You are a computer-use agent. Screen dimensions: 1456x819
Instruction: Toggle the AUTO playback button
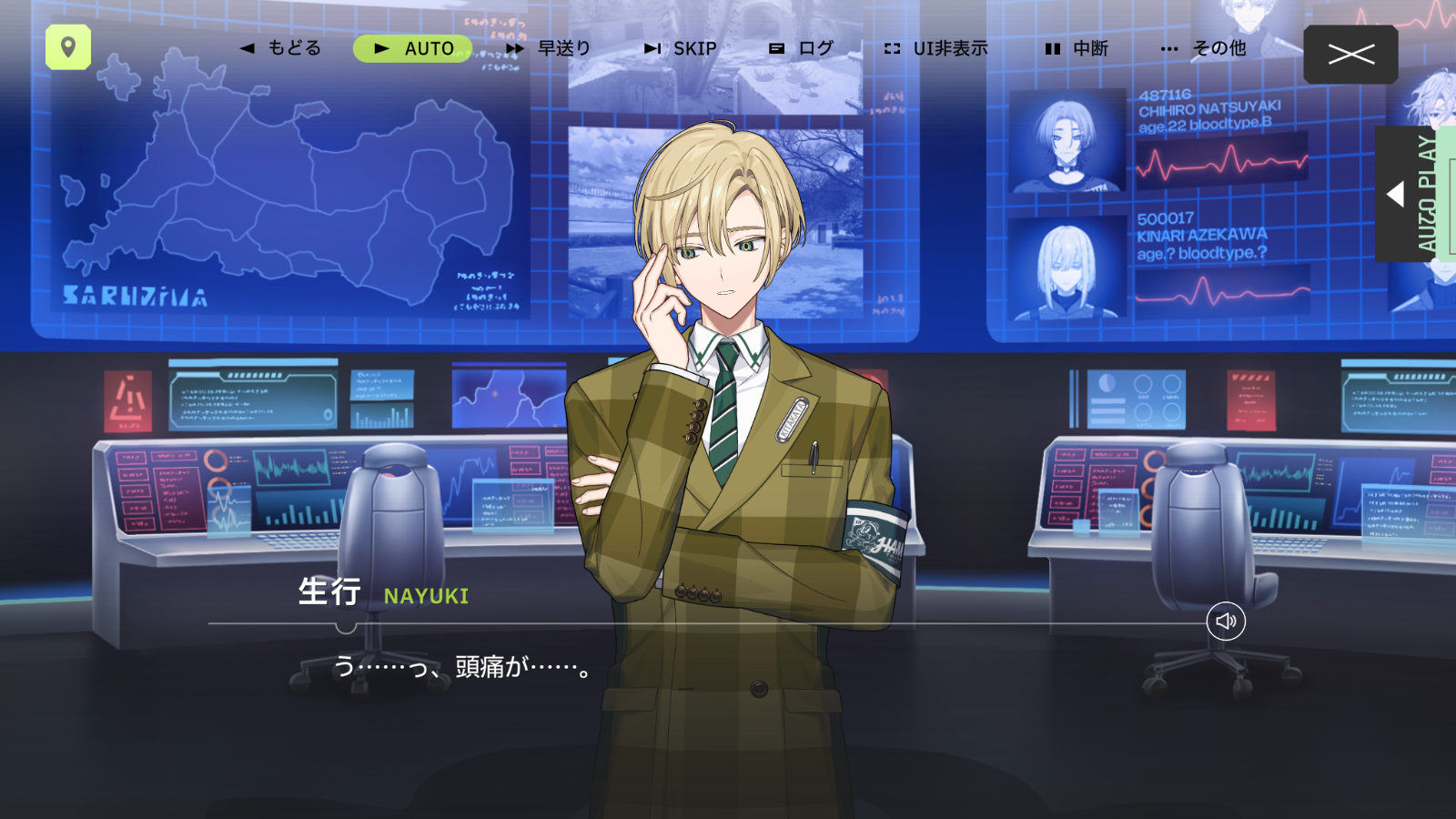click(413, 48)
